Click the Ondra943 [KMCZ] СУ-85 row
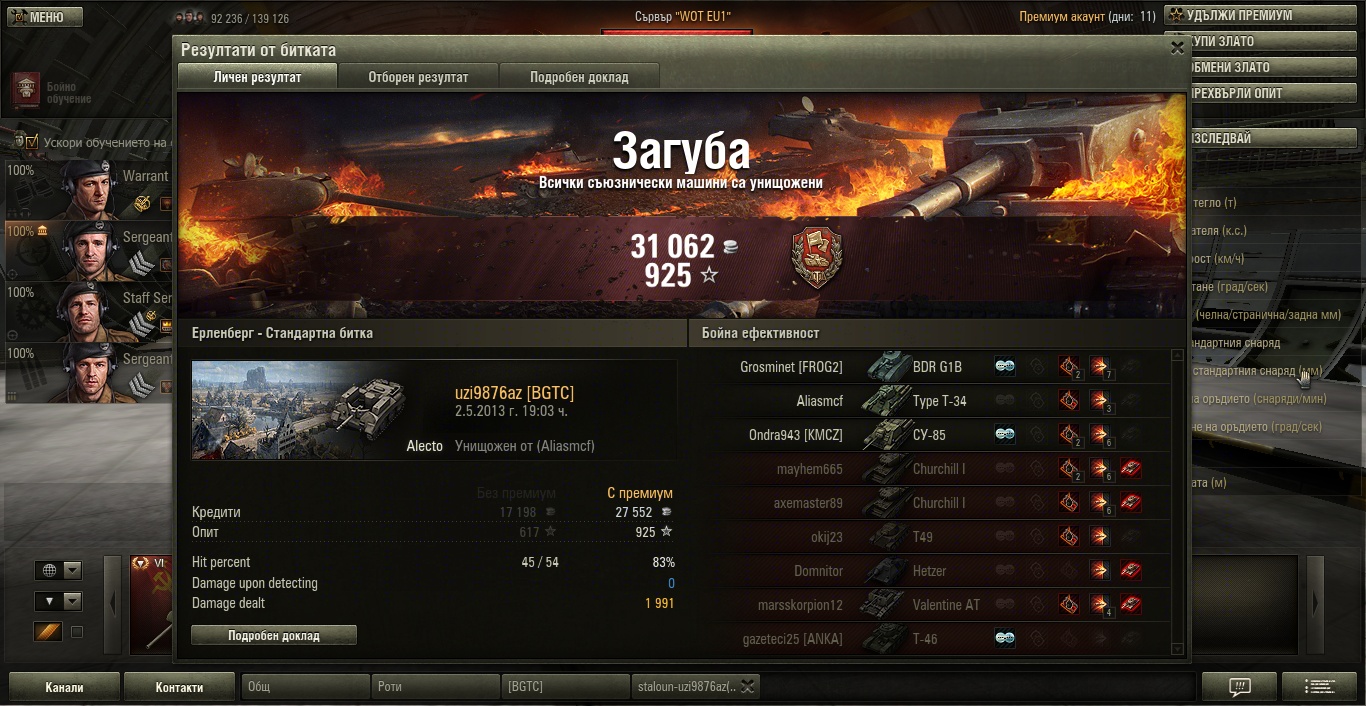Viewport: 1366px width, 706px height. [930, 435]
